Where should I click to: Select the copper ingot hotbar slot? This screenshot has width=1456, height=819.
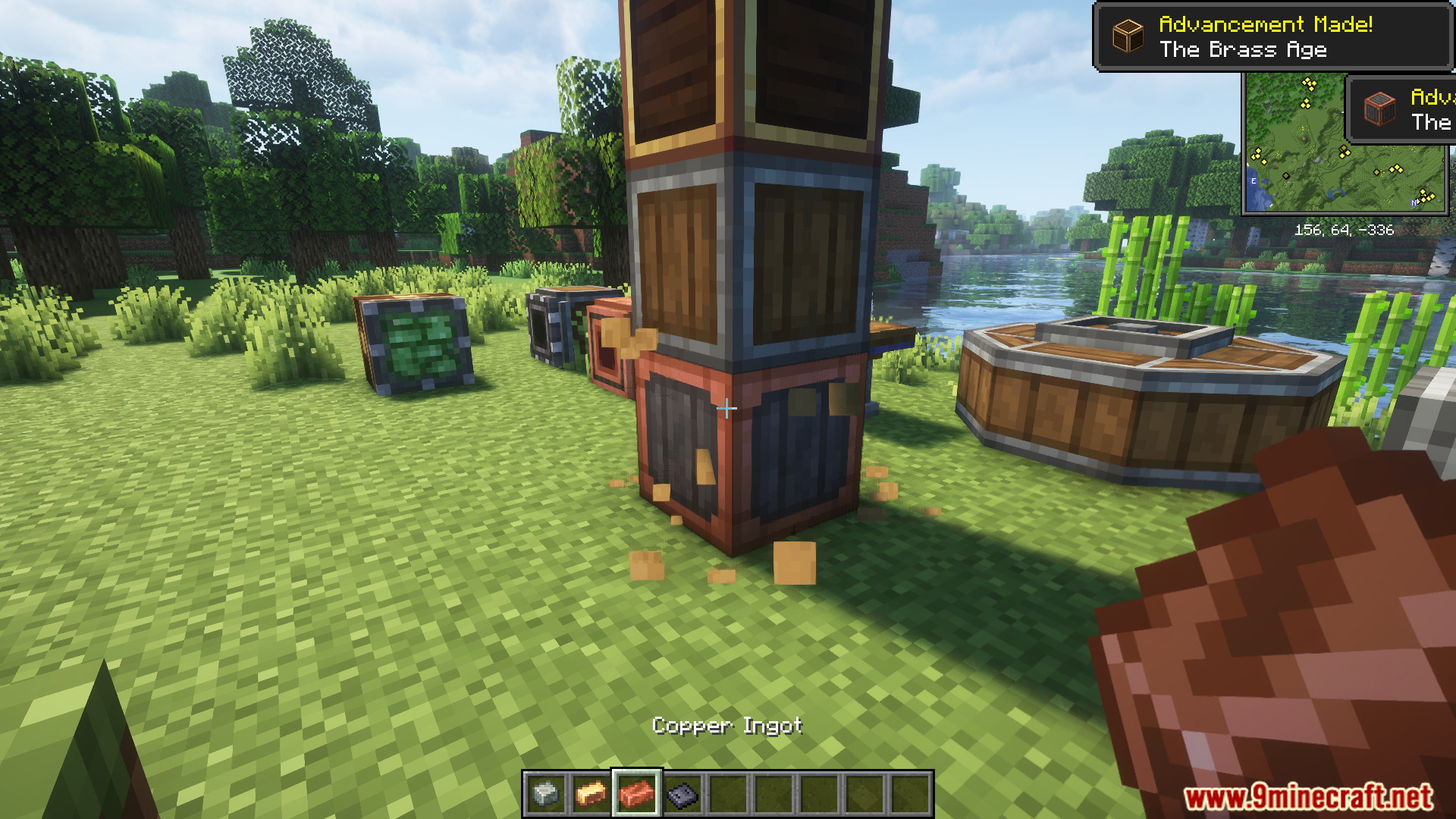tap(636, 794)
